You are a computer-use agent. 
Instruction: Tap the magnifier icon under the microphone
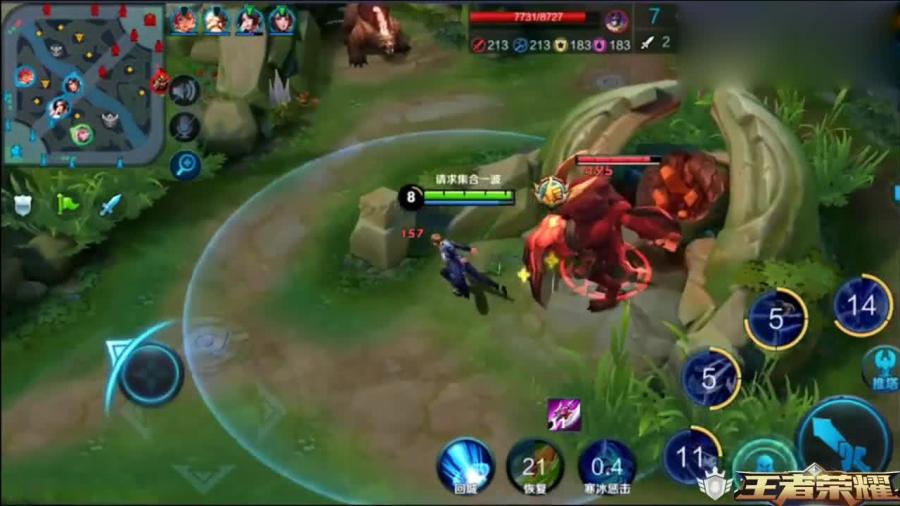183,163
